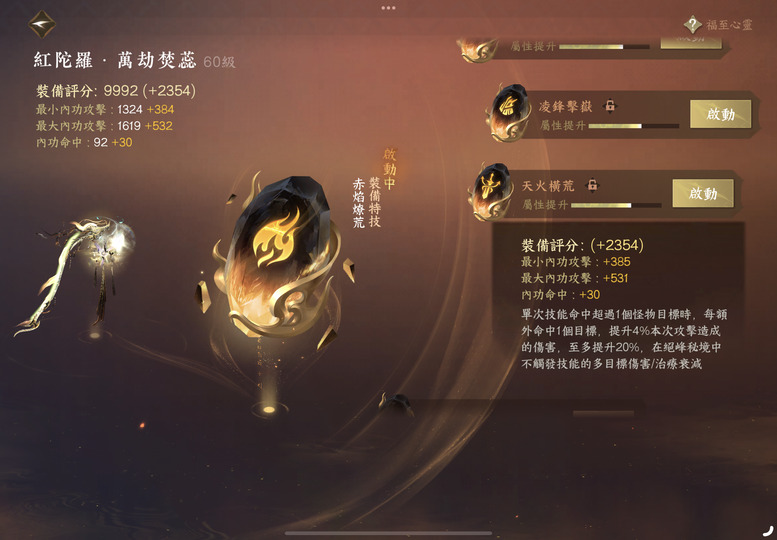Select the 天火橫荒 rune stone icon
This screenshot has width=777, height=540.
(x=493, y=190)
